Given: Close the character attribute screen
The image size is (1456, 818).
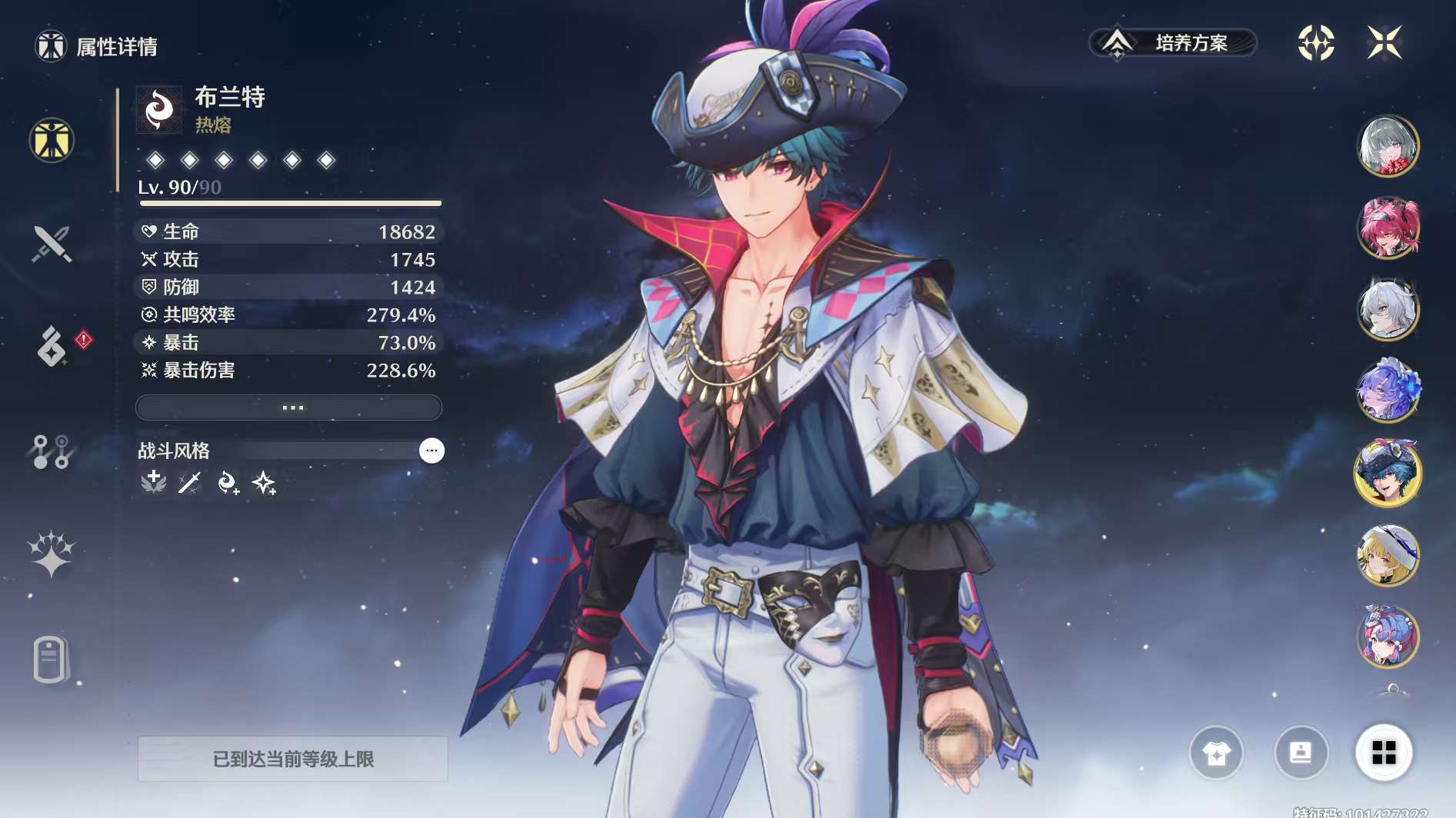Looking at the screenshot, I should pos(1384,42).
